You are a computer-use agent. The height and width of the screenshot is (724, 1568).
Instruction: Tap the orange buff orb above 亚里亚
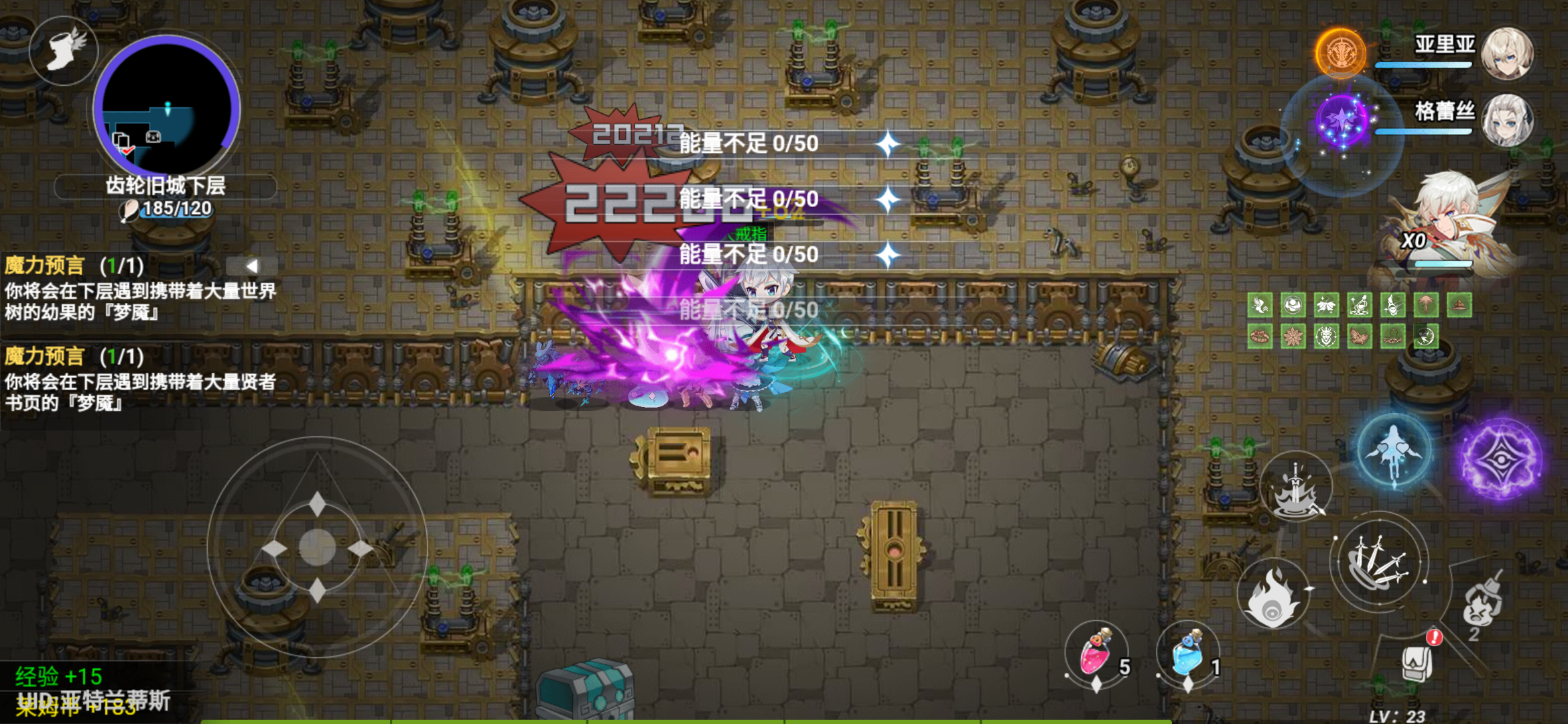(1341, 54)
